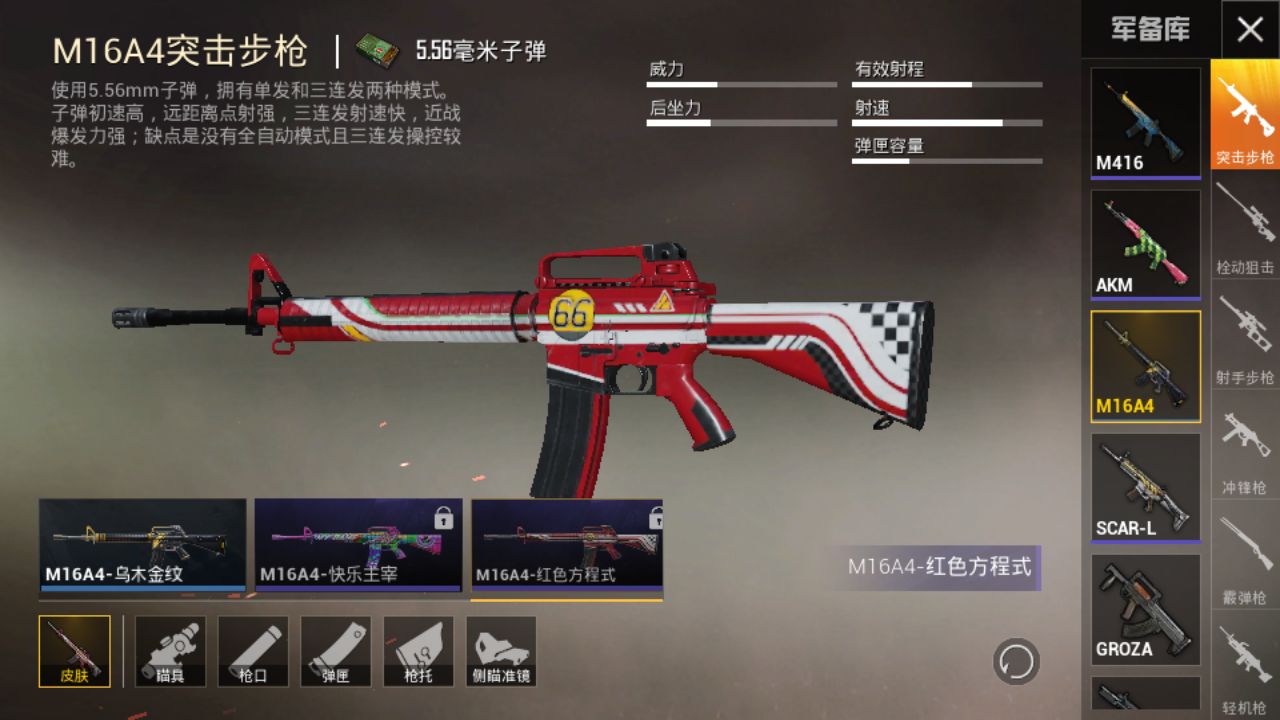Open the 枪口 muzzle attachments
Viewport: 1280px width, 720px height.
click(x=253, y=651)
